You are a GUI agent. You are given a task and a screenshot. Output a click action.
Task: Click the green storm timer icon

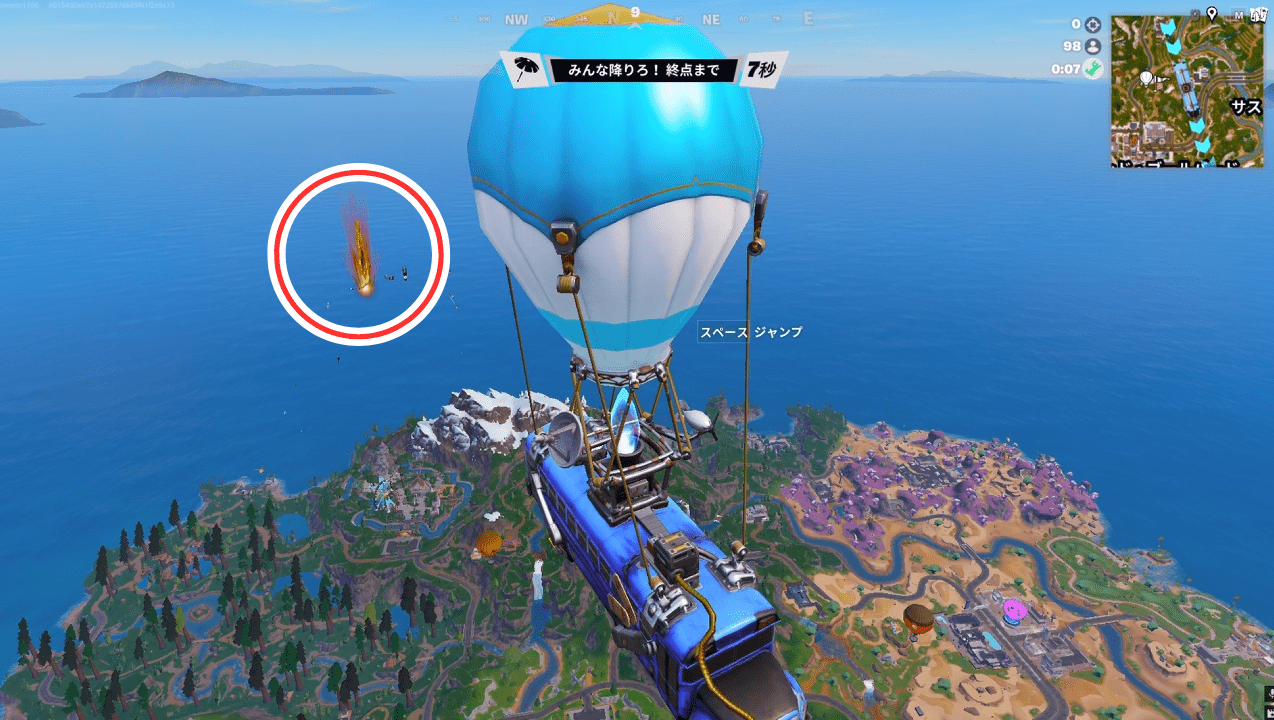pyautogui.click(x=1093, y=69)
